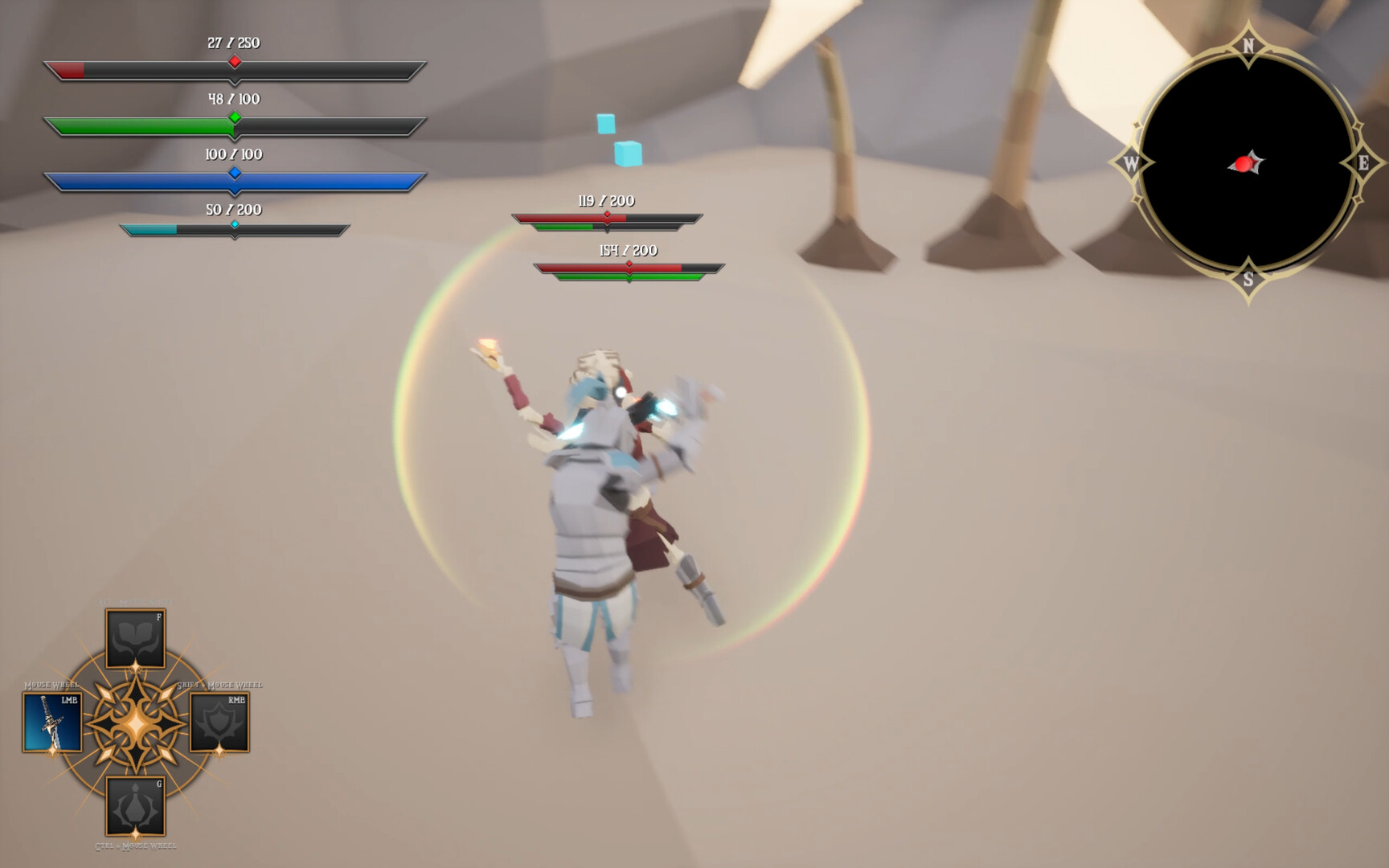Select the spellbook ability bound to F
The width and height of the screenshot is (1389, 868).
click(134, 639)
